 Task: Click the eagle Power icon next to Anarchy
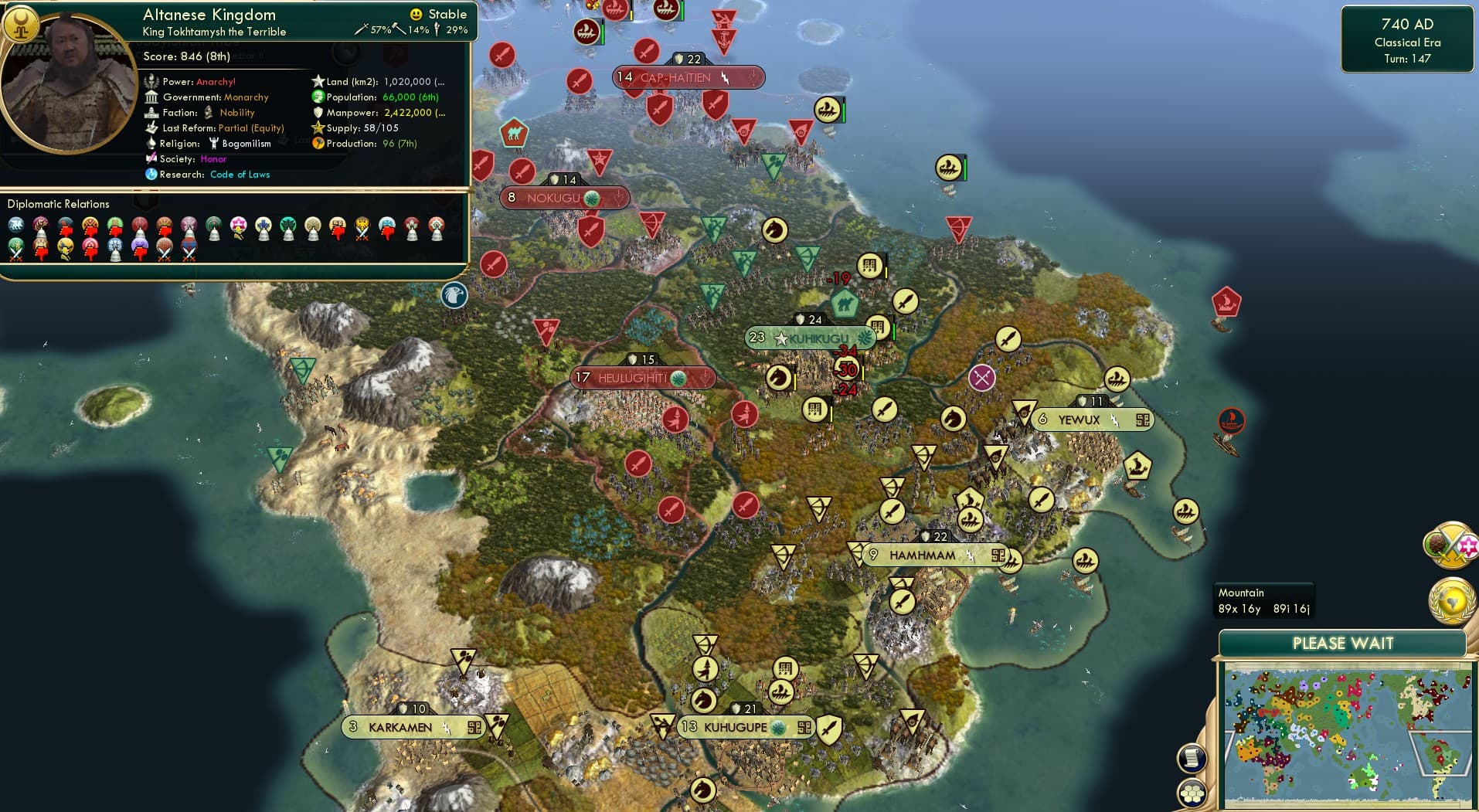(x=151, y=81)
